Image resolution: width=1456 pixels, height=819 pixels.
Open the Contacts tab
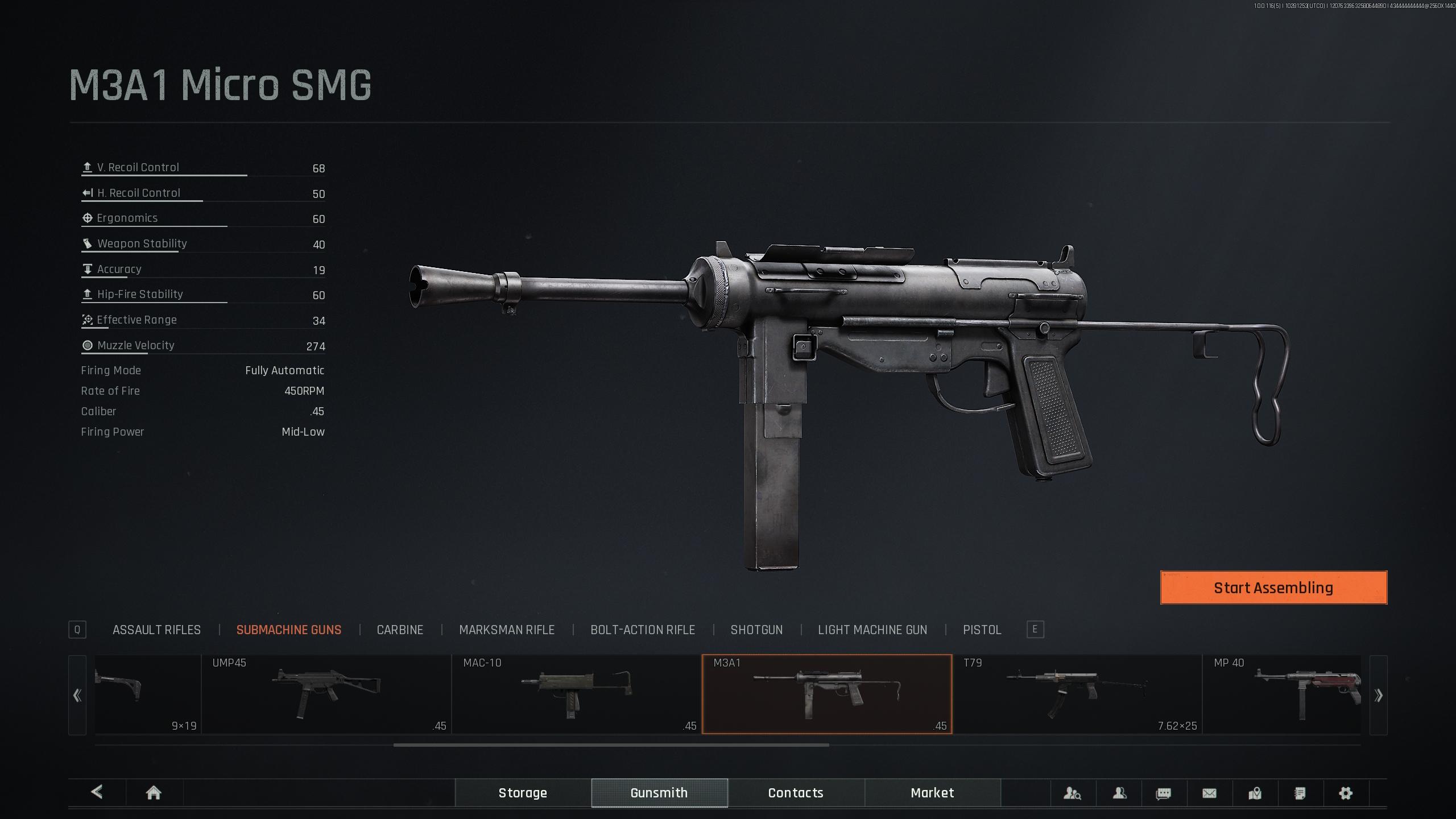[x=796, y=793]
